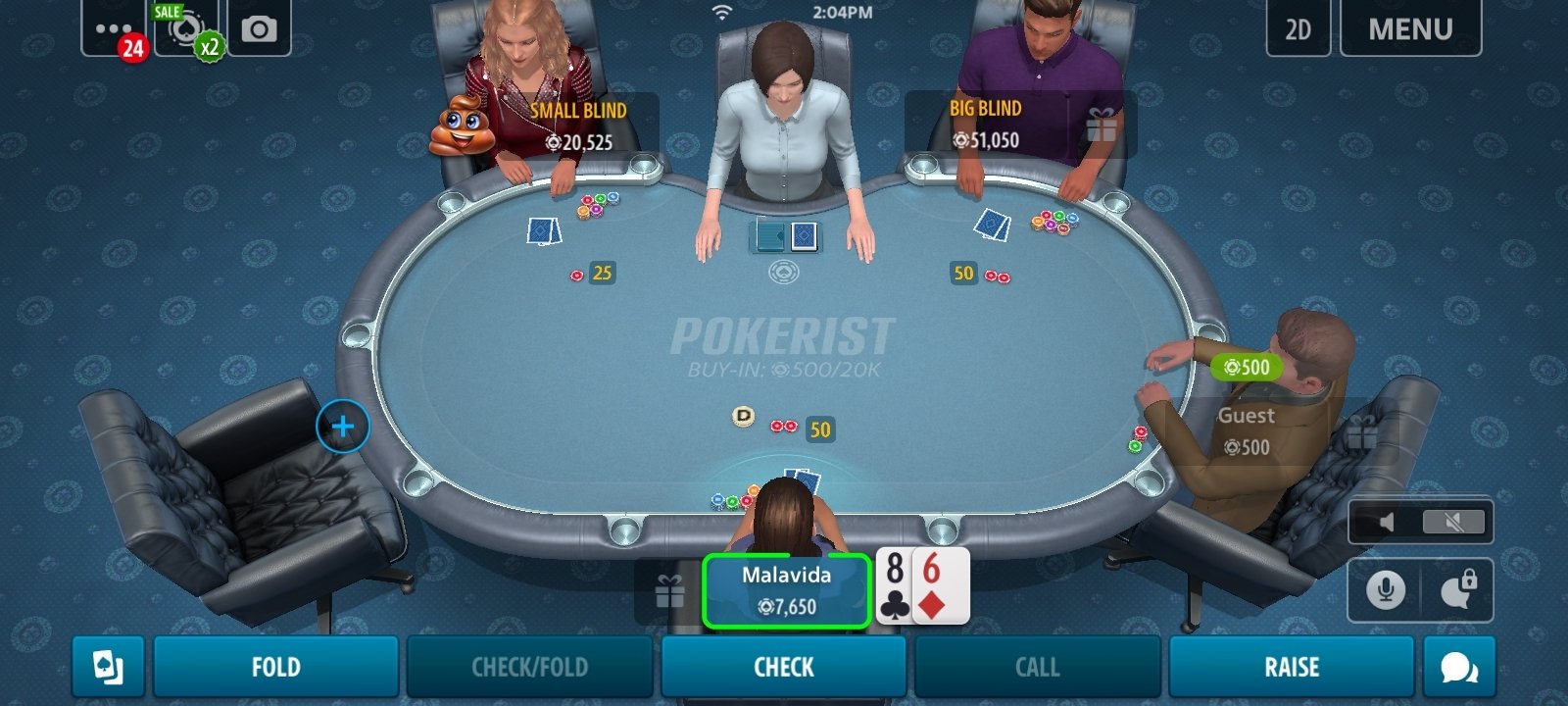The width and height of the screenshot is (1568, 706).
Task: Select the Check/Fold pre-action
Action: click(530, 668)
